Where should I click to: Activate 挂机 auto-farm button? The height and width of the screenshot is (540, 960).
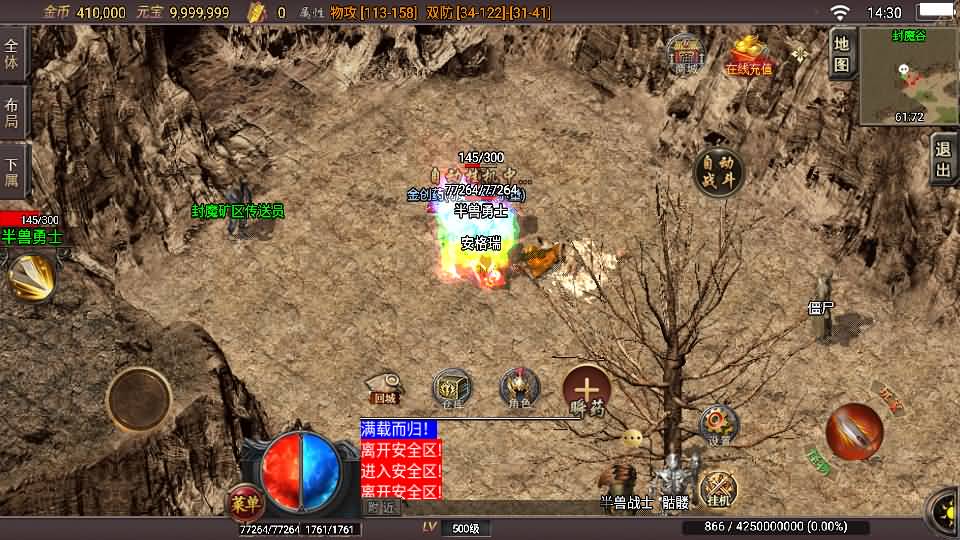[718, 488]
